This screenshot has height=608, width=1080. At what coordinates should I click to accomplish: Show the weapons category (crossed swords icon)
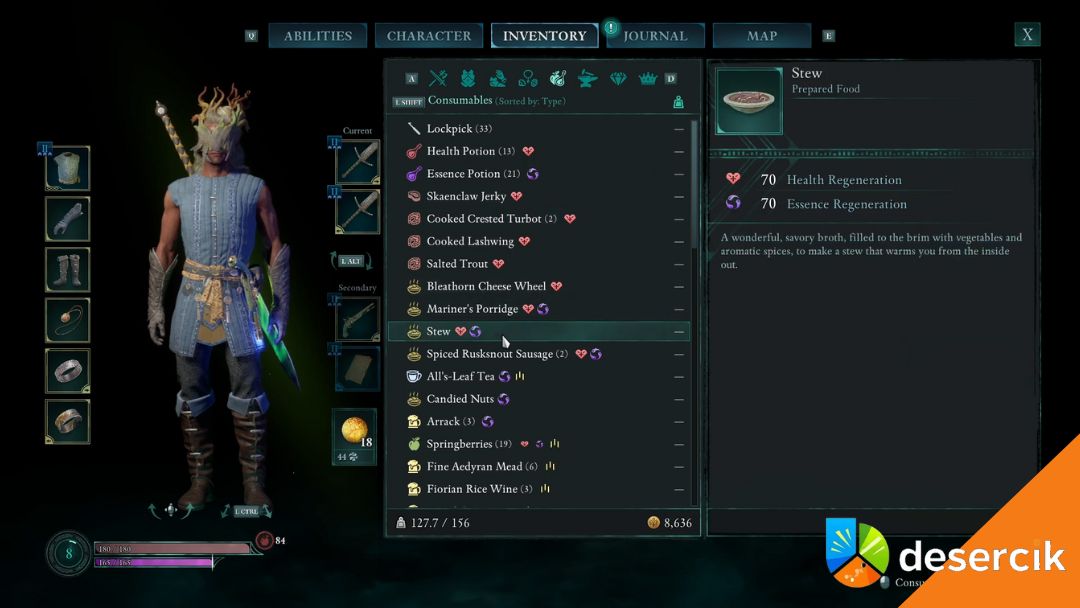[438, 78]
